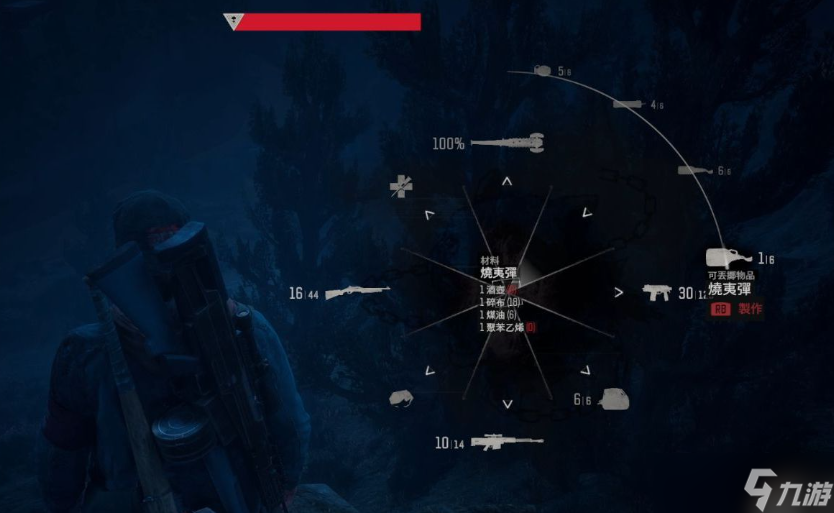The height and width of the screenshot is (513, 834).
Task: Click the red 製作 craft label
Action: pos(749,309)
